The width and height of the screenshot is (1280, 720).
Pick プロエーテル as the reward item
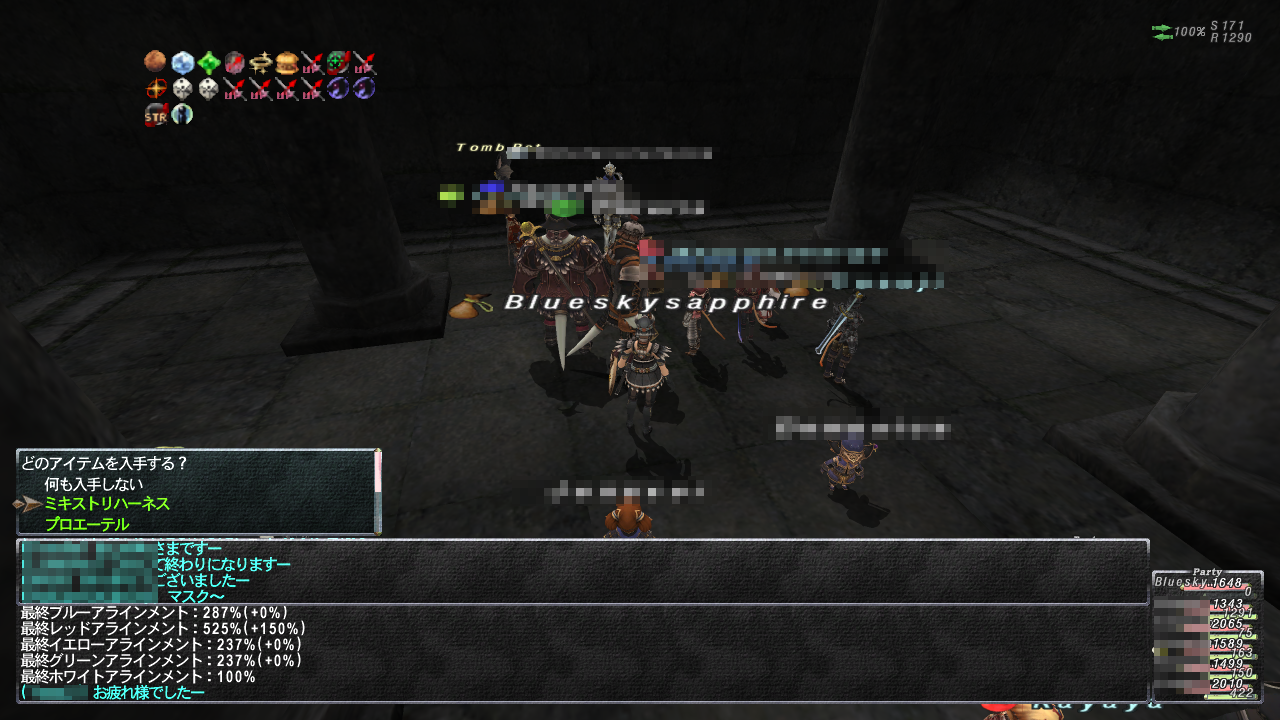(x=86, y=524)
